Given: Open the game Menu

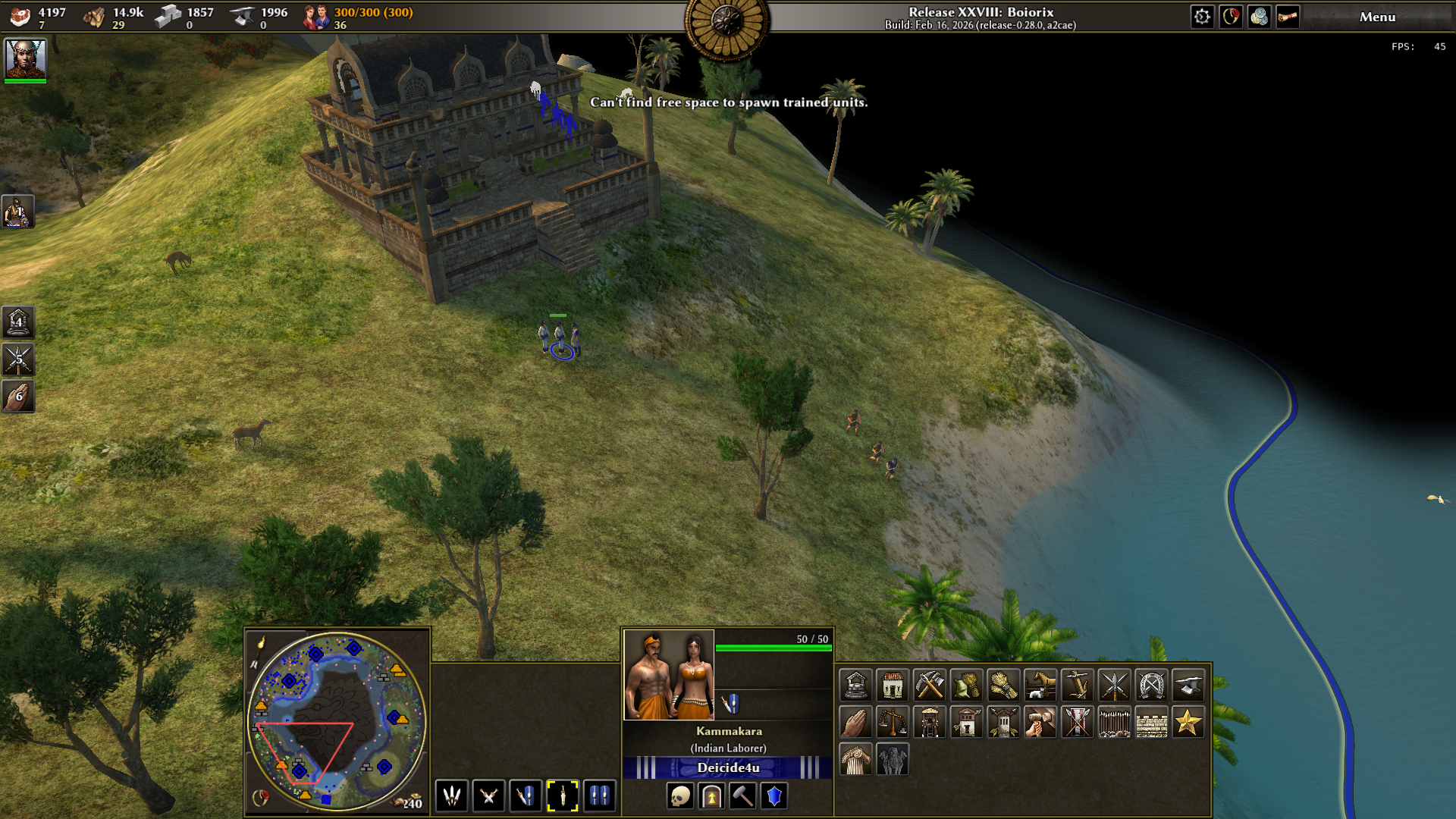Looking at the screenshot, I should click(1377, 17).
